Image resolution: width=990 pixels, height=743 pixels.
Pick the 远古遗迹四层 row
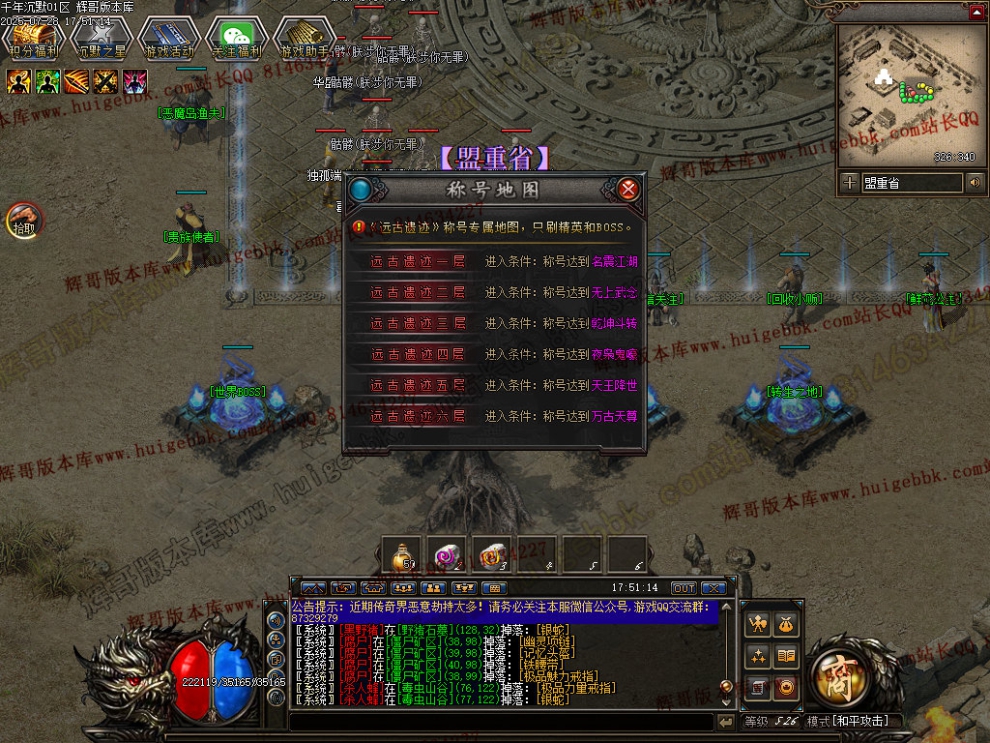point(418,354)
